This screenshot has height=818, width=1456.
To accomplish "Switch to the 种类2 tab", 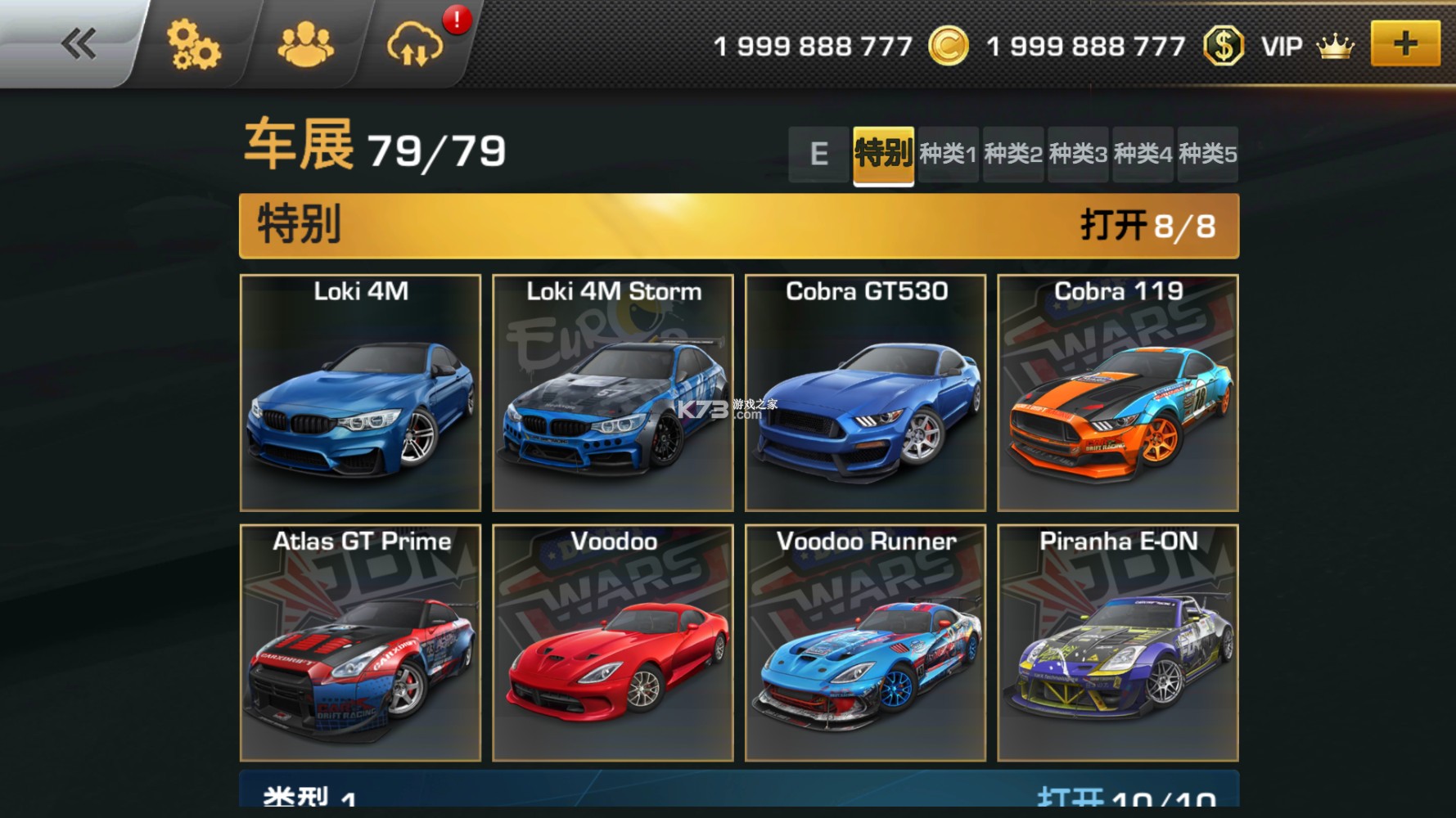I will click(1013, 154).
